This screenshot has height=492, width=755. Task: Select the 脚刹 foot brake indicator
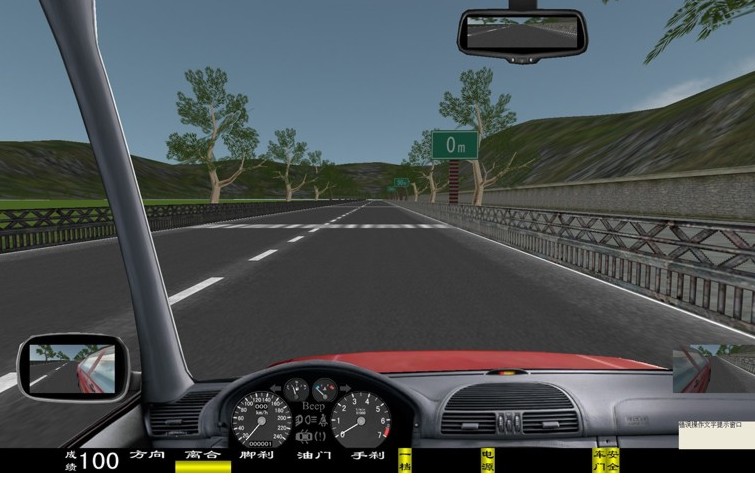(257, 456)
